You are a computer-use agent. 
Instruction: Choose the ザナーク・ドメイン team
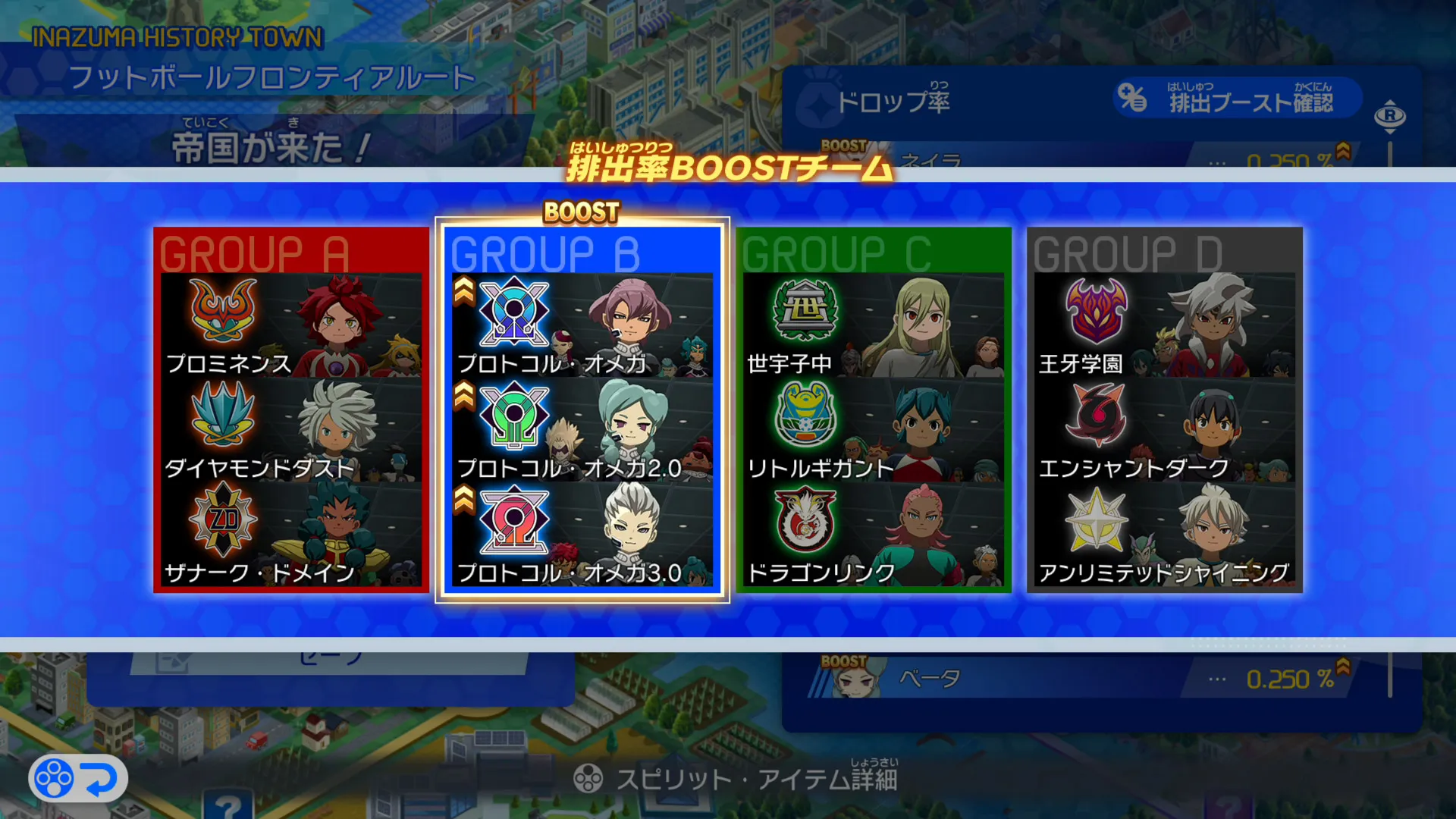click(x=291, y=535)
